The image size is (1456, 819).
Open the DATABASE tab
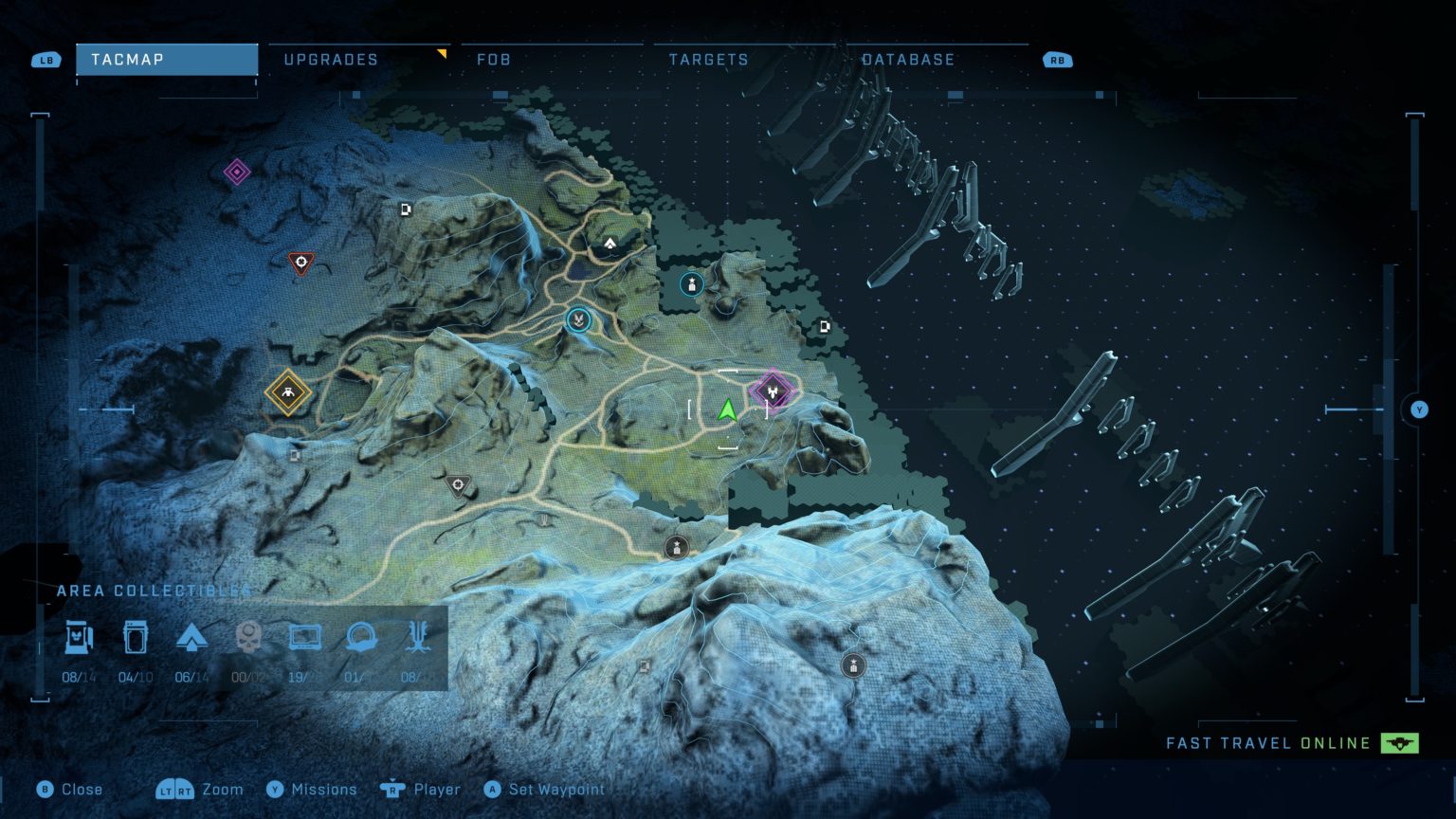(908, 59)
